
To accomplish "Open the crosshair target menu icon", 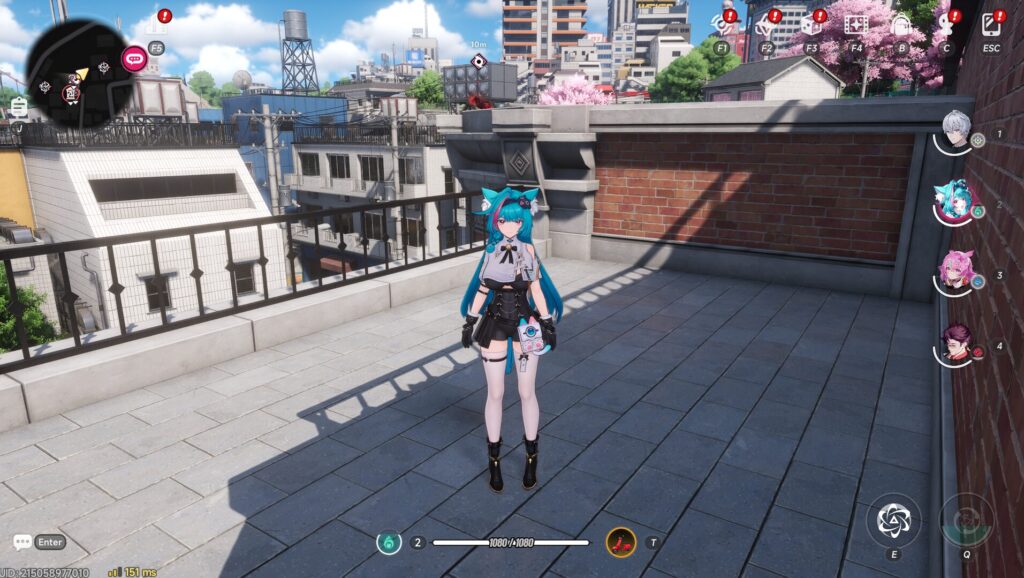I will (x=722, y=24).
